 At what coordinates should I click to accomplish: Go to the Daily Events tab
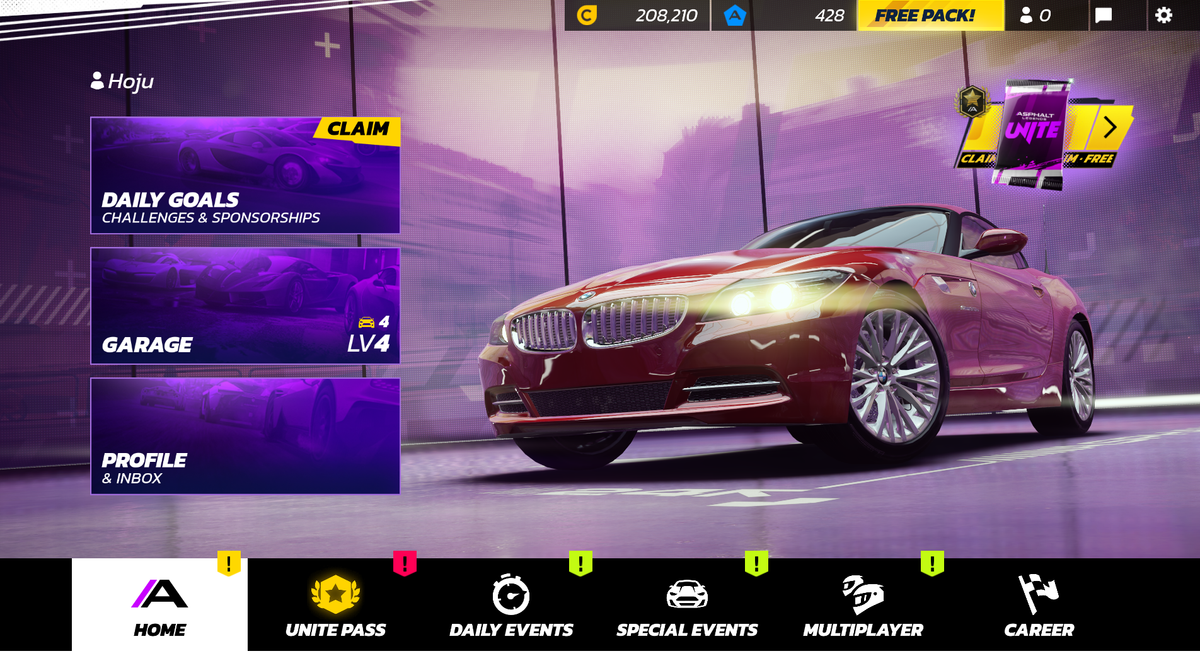511,606
